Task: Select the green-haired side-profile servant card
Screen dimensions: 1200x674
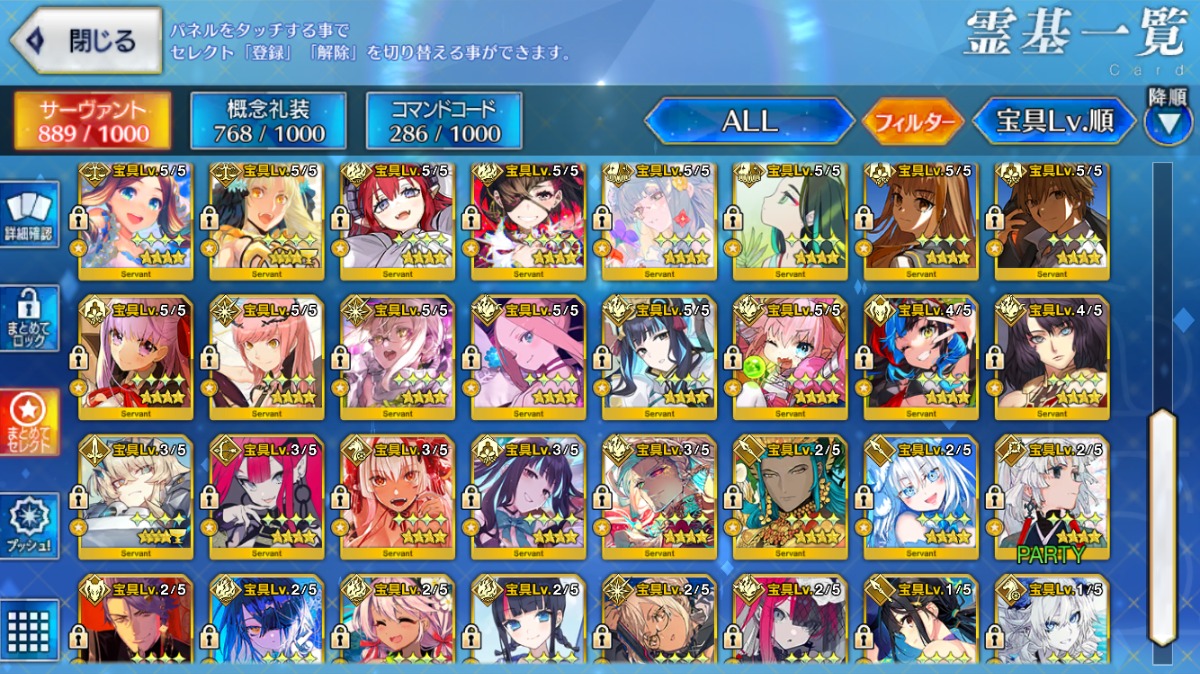Action: pos(790,220)
